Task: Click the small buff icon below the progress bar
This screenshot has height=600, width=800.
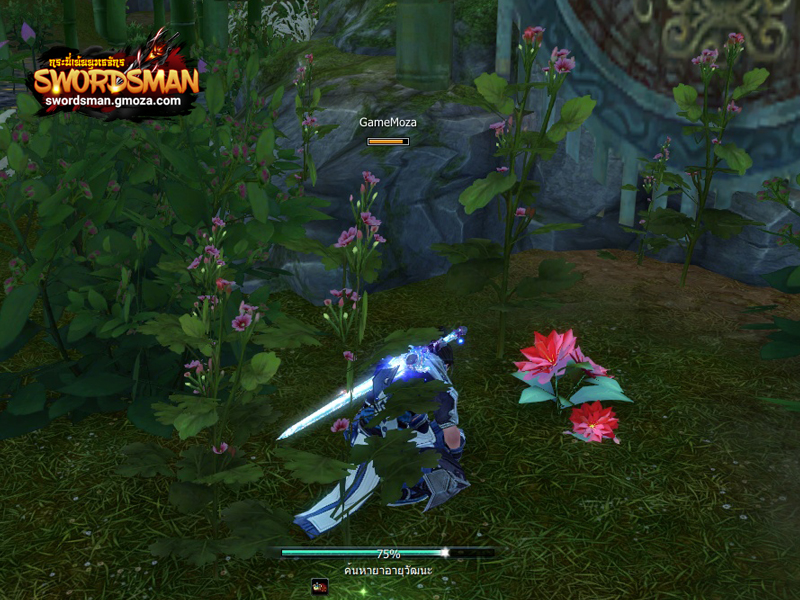Action: coord(320,586)
